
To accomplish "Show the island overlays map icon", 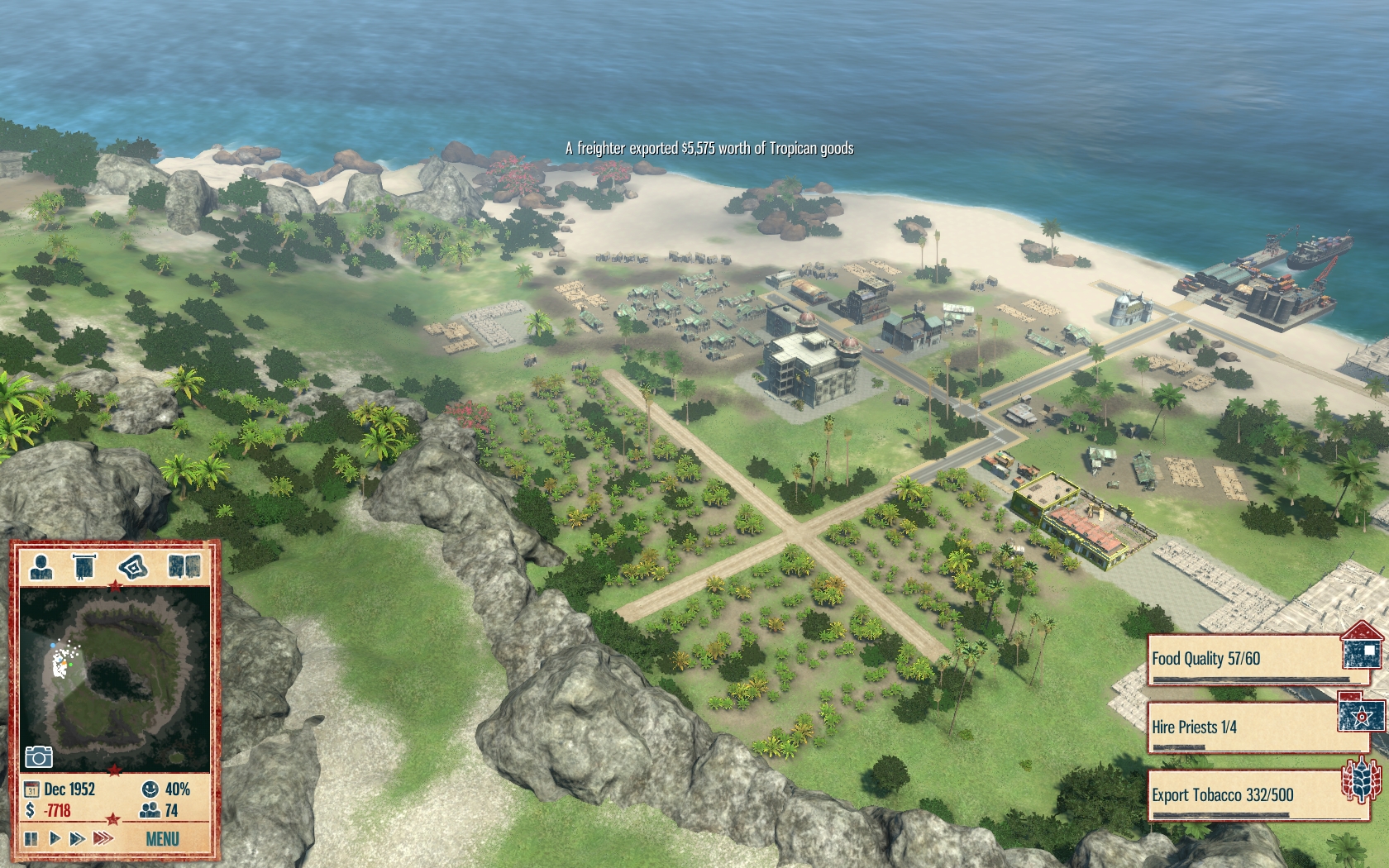I will click(132, 567).
